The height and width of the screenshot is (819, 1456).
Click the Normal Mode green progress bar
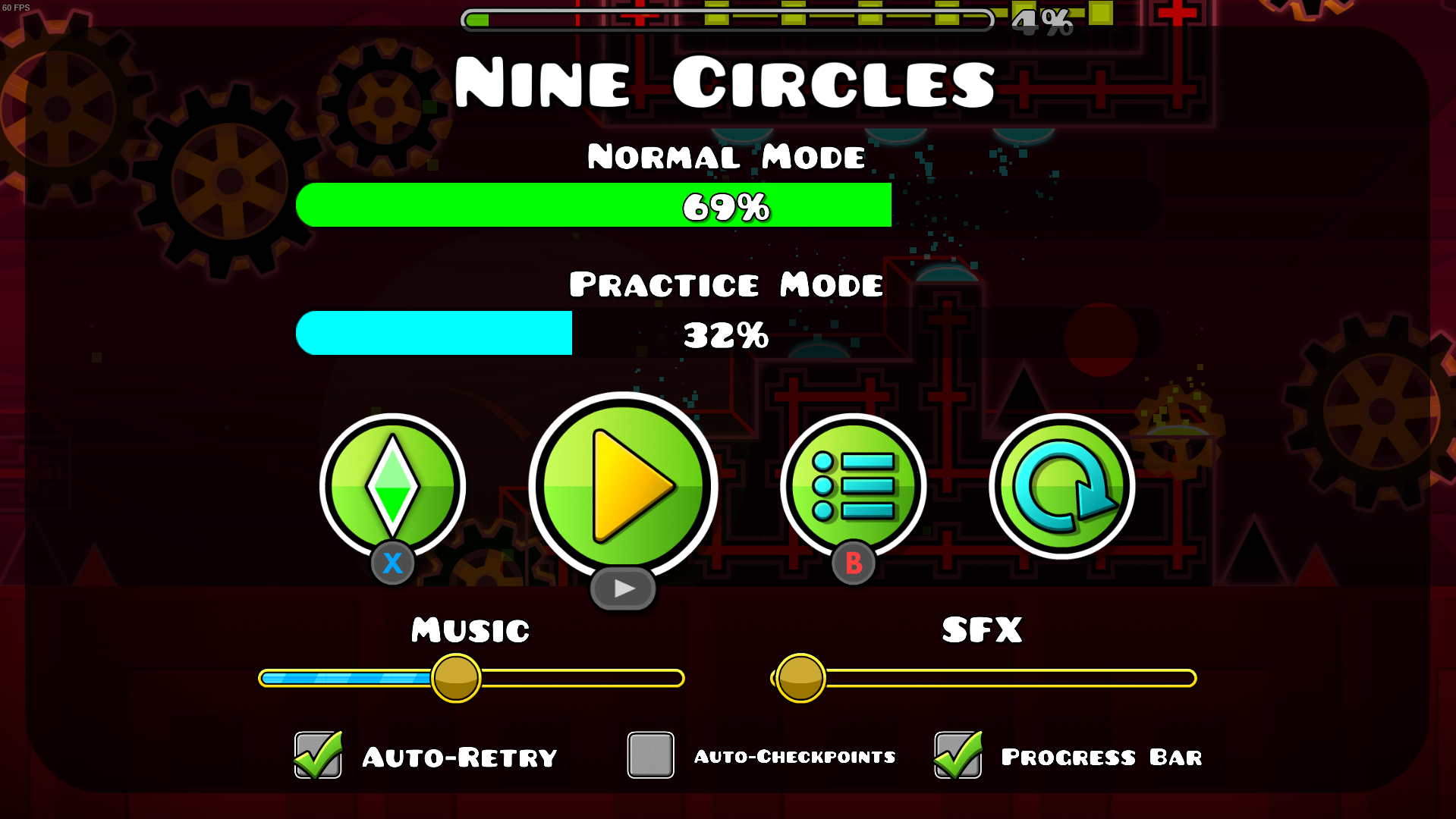point(594,205)
